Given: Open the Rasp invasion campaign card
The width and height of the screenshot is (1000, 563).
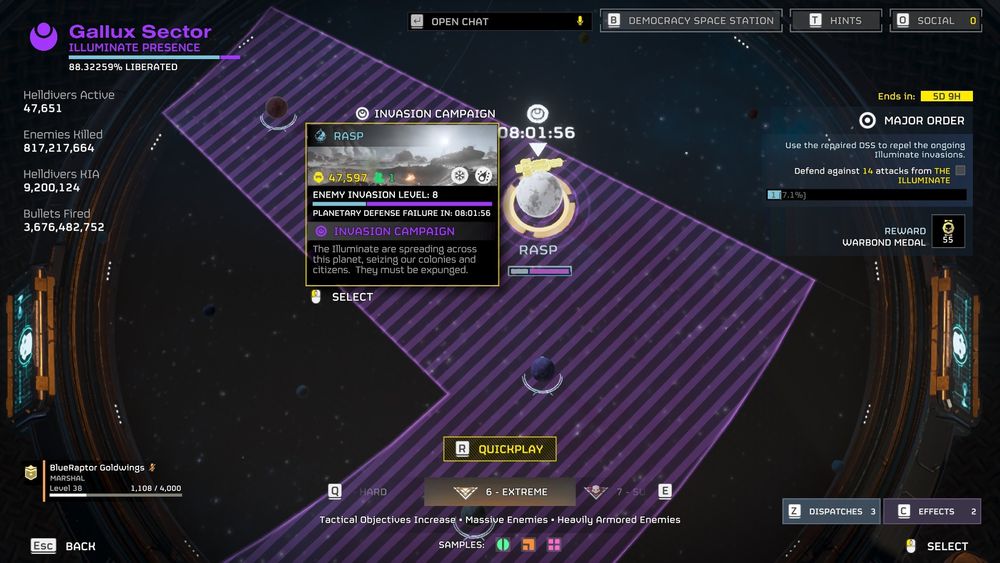Looking at the screenshot, I should [401, 204].
